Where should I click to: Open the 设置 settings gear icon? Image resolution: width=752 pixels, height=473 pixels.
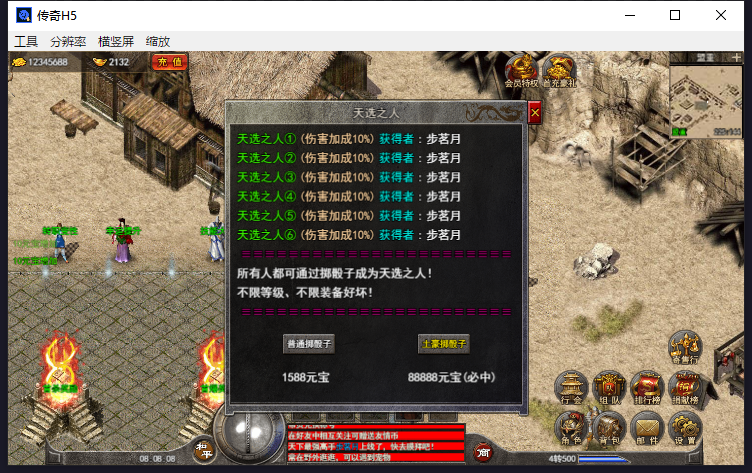tap(685, 429)
